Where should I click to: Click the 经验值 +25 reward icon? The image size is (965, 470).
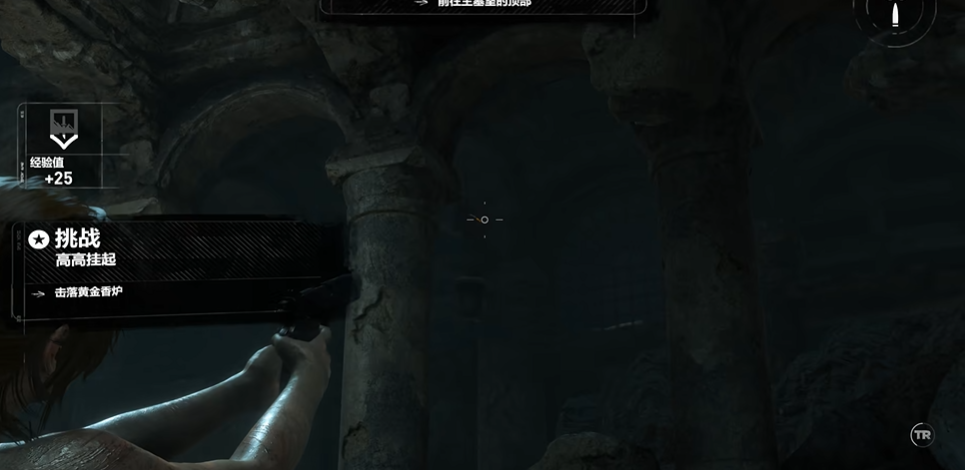pos(62,126)
